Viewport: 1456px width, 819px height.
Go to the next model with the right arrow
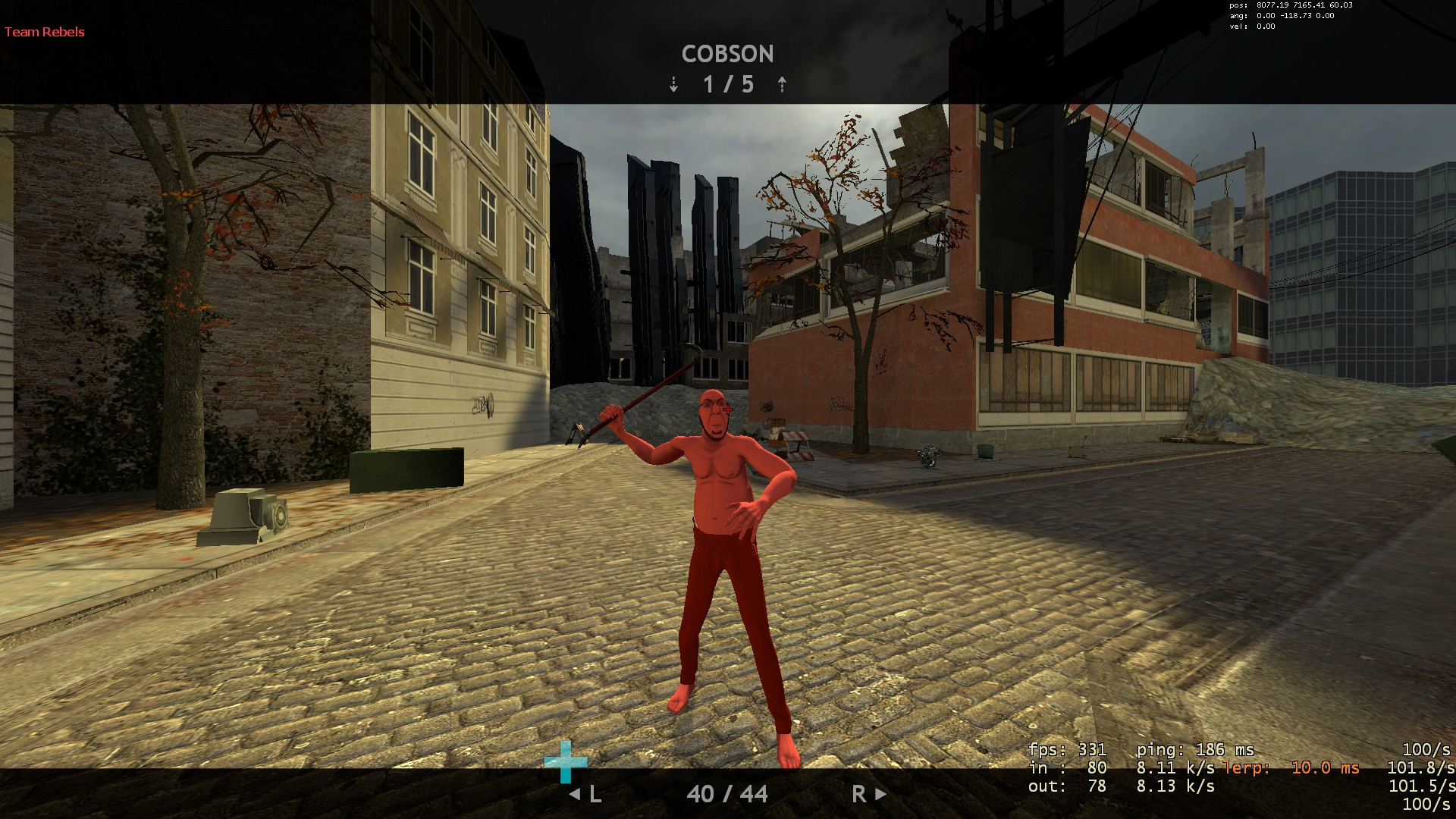pyautogui.click(x=880, y=794)
